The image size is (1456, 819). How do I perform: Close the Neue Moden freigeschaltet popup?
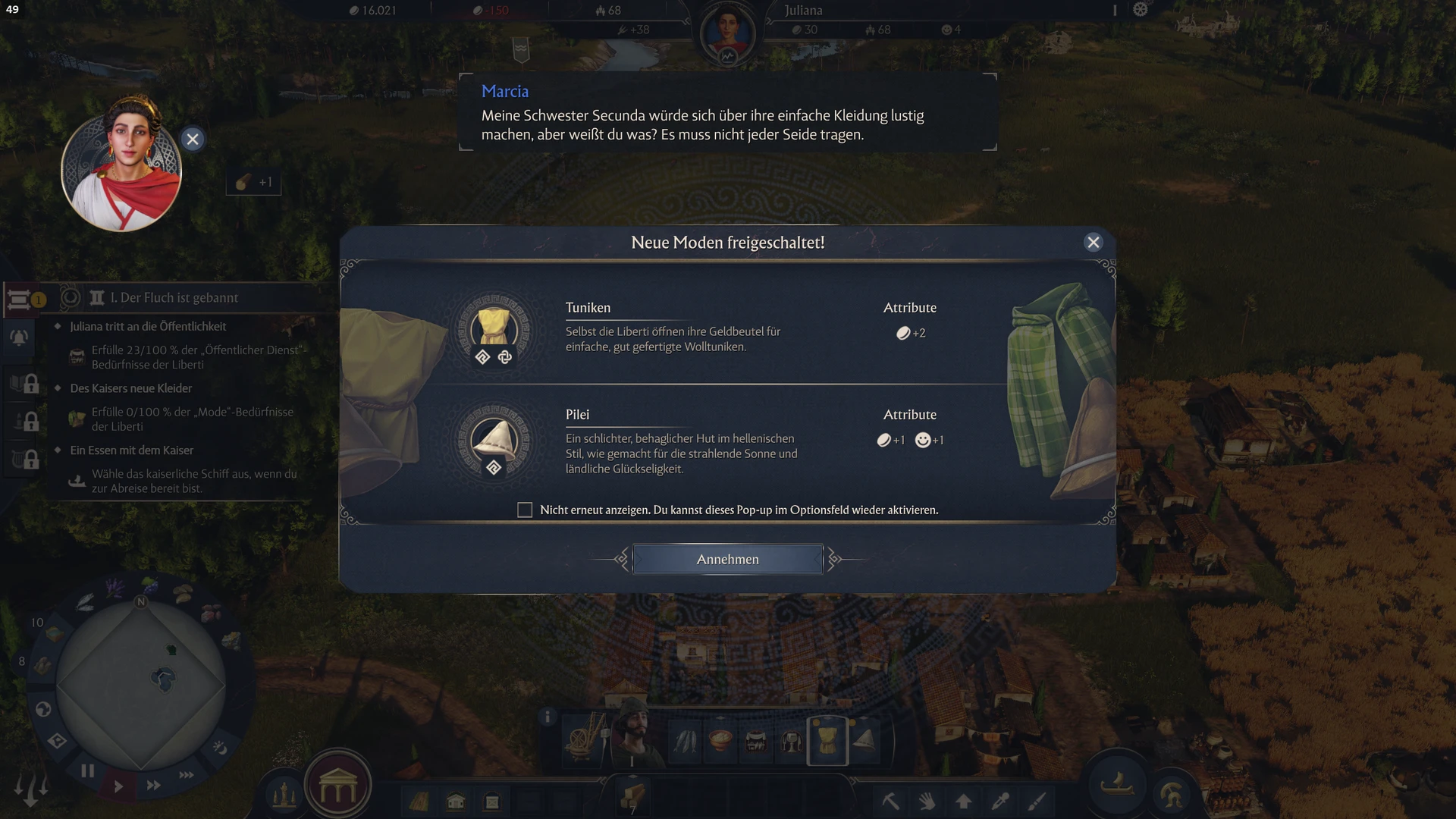[x=1093, y=243]
